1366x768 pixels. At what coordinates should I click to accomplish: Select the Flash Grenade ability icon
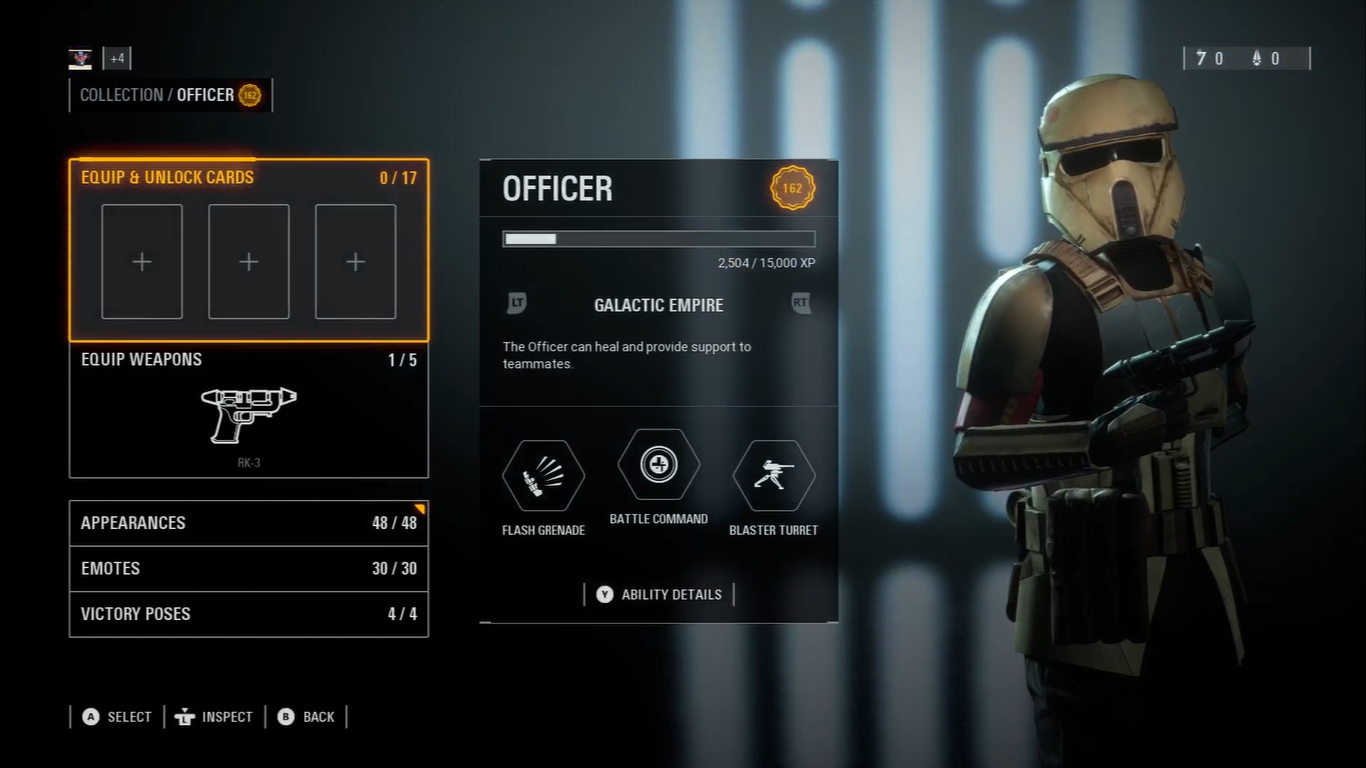(x=543, y=476)
